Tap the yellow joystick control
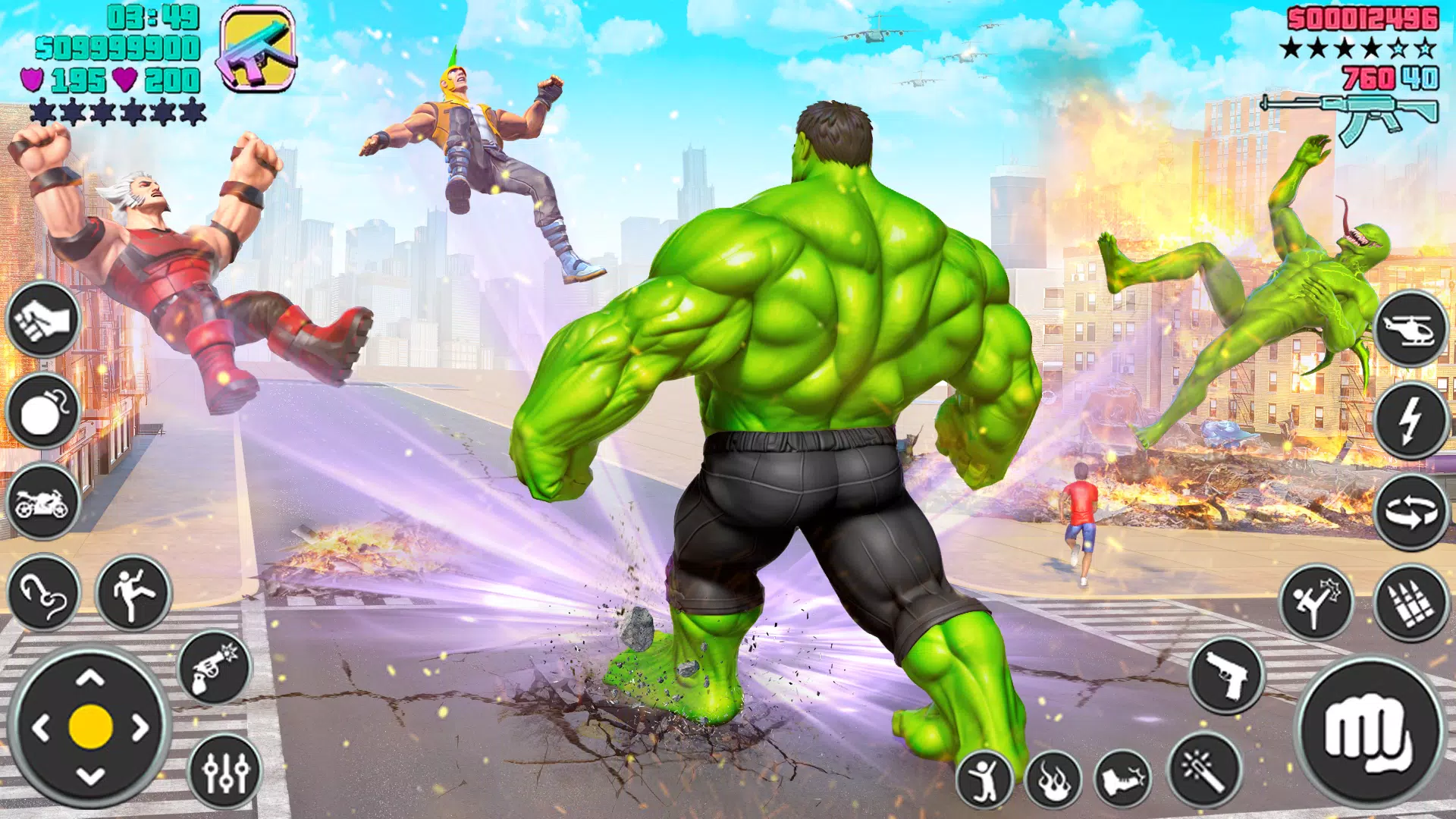 [91, 726]
